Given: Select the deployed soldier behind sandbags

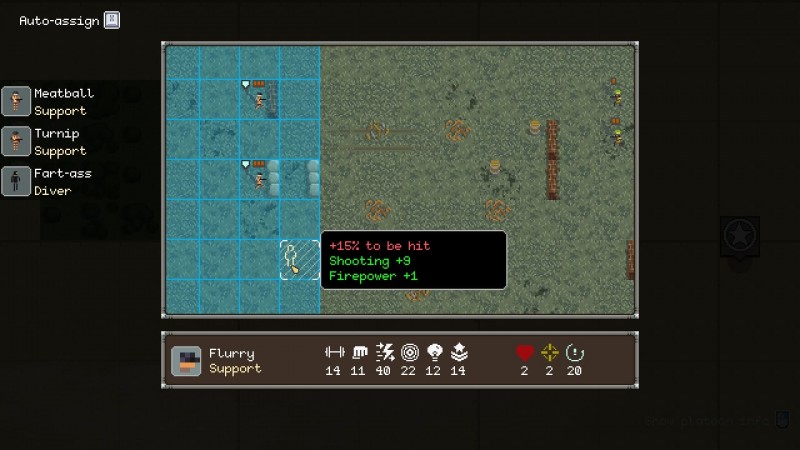Looking at the screenshot, I should tap(260, 179).
